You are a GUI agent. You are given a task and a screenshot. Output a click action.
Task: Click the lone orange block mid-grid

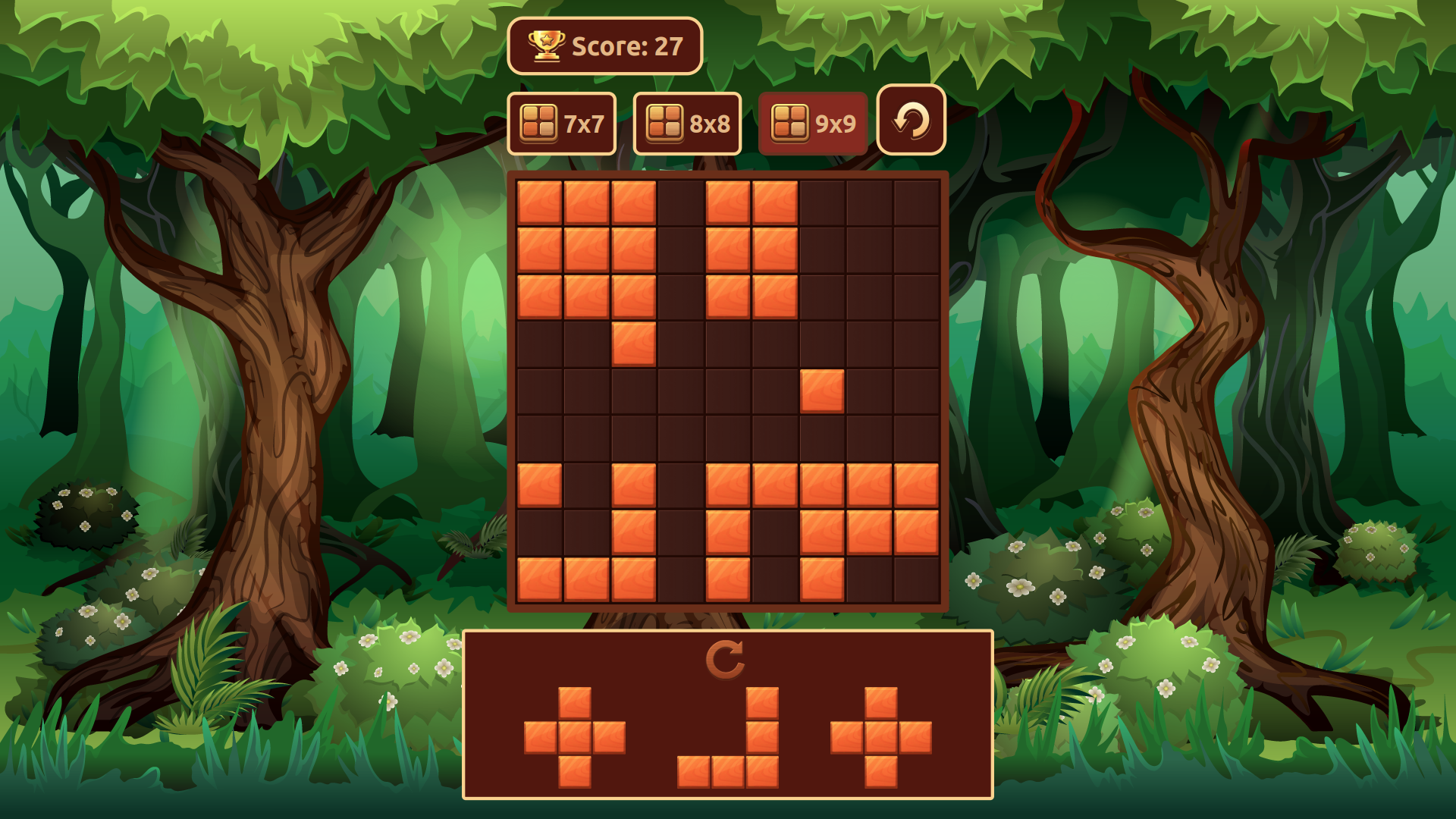click(x=823, y=392)
